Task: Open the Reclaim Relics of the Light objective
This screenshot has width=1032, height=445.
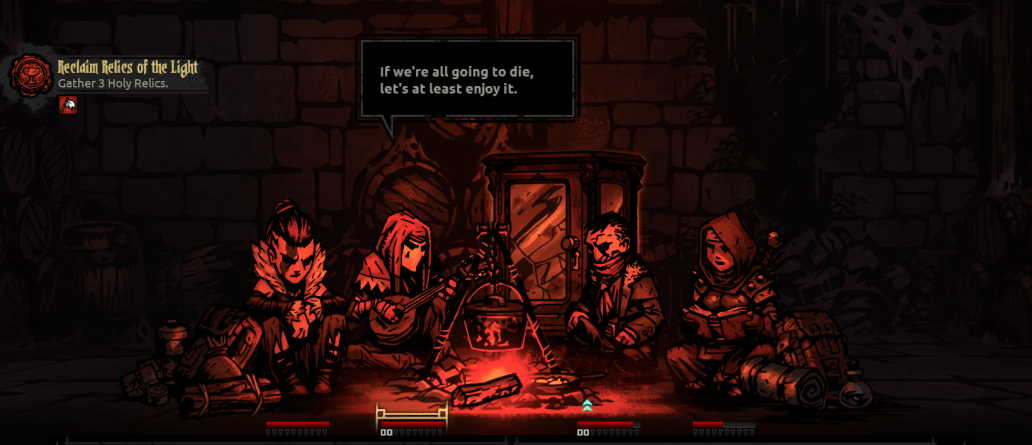Action: (127, 67)
